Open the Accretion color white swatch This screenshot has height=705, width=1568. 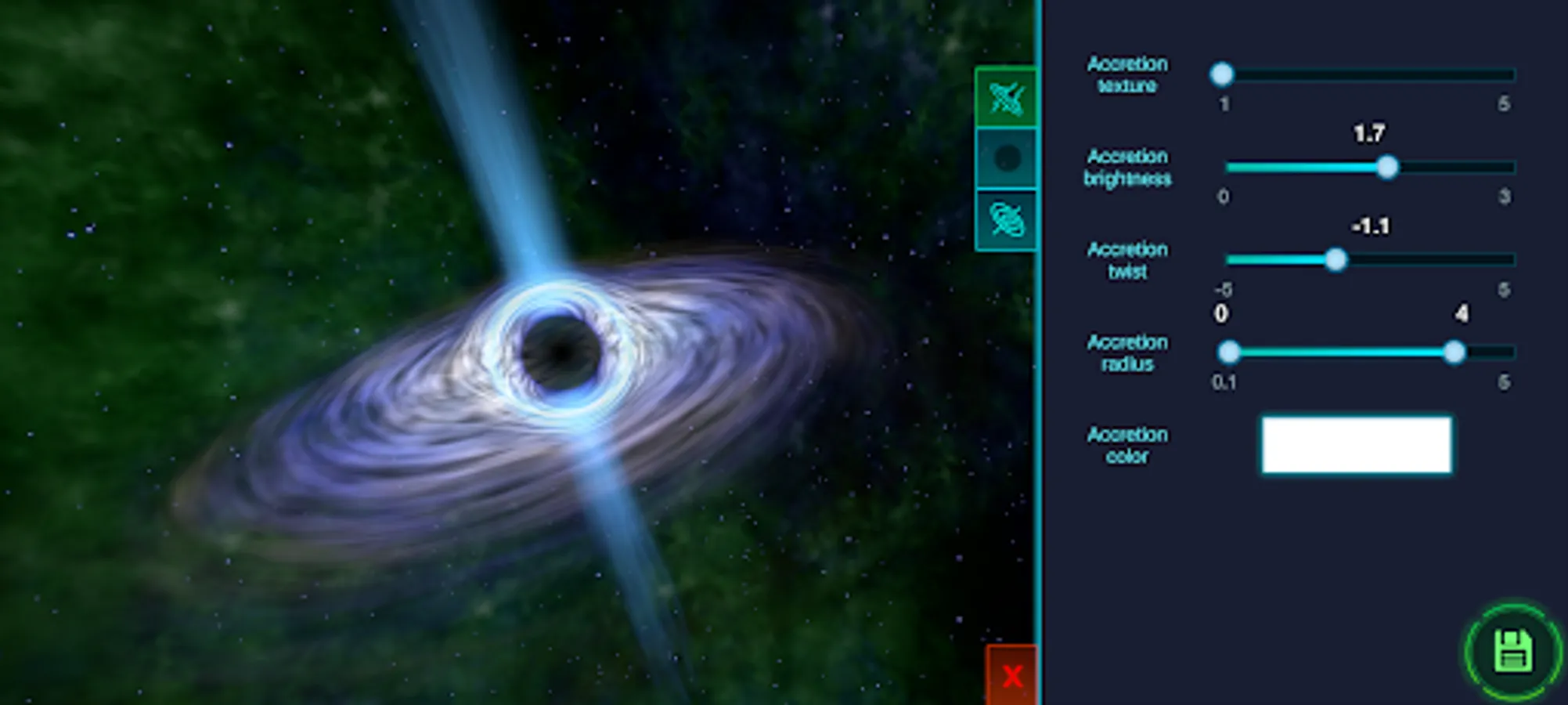point(1357,443)
